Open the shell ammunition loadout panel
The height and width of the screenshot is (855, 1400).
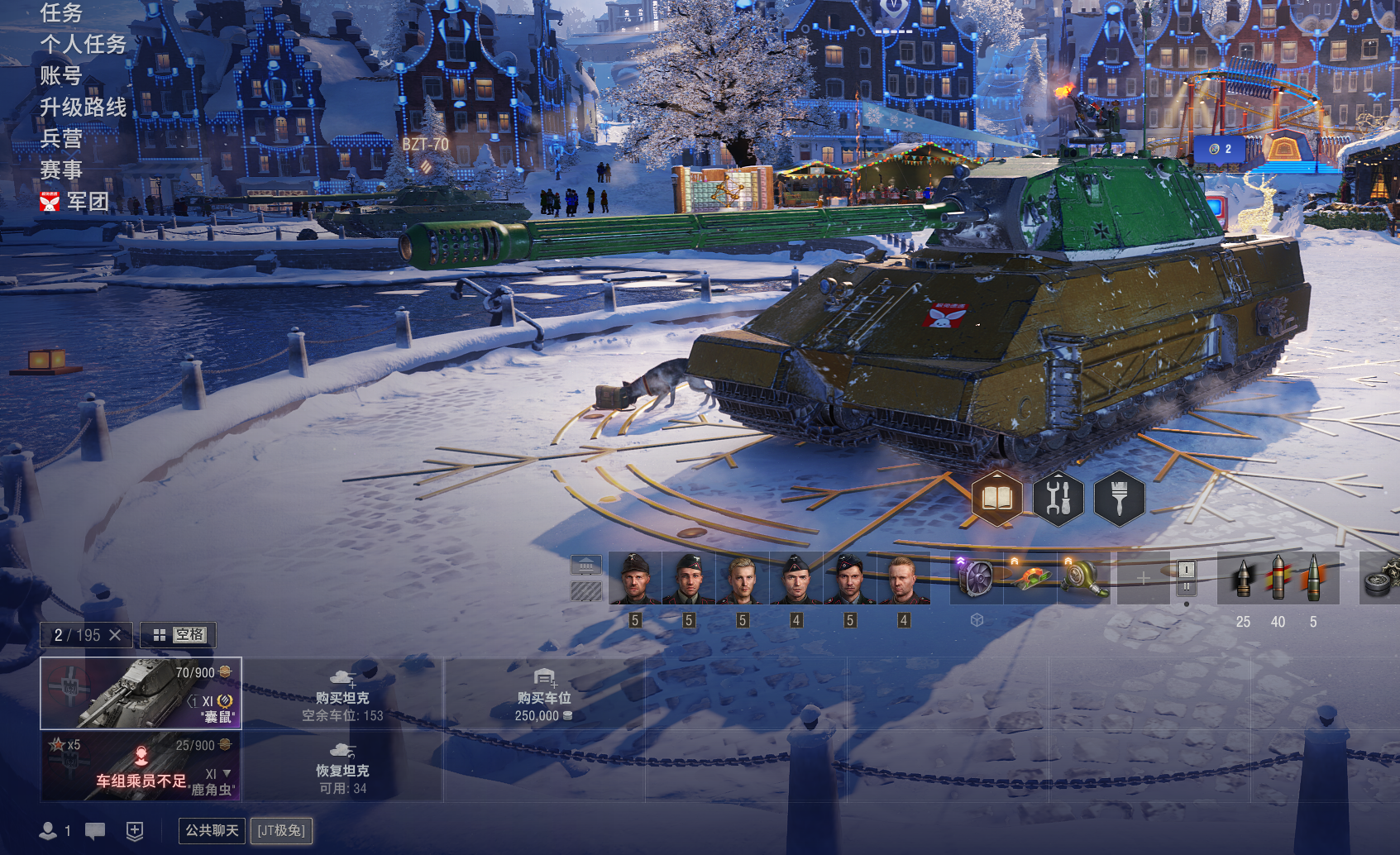(x=1278, y=578)
